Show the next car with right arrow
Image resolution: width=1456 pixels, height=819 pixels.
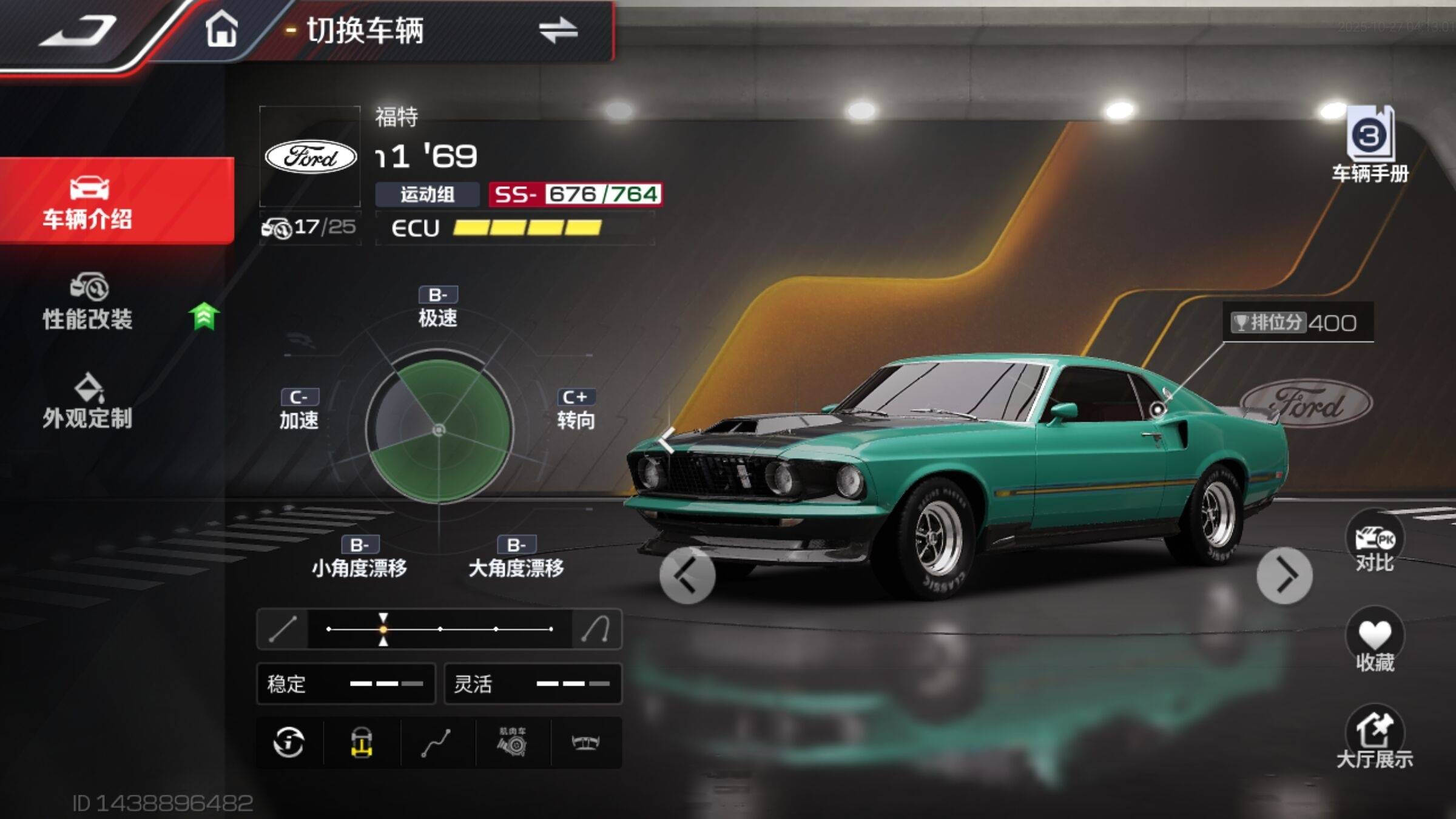point(1284,575)
